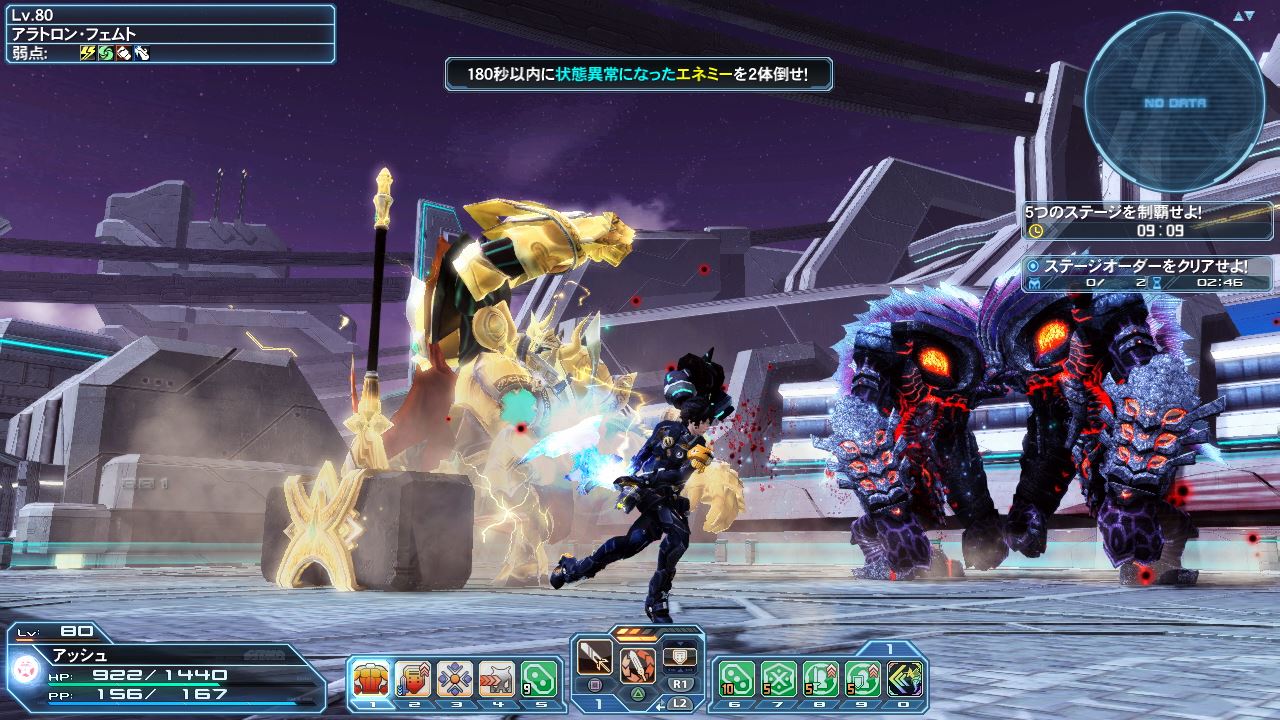This screenshot has width=1280, height=720.
Task: Activate the dark chevron dash skill
Action: (x=905, y=679)
